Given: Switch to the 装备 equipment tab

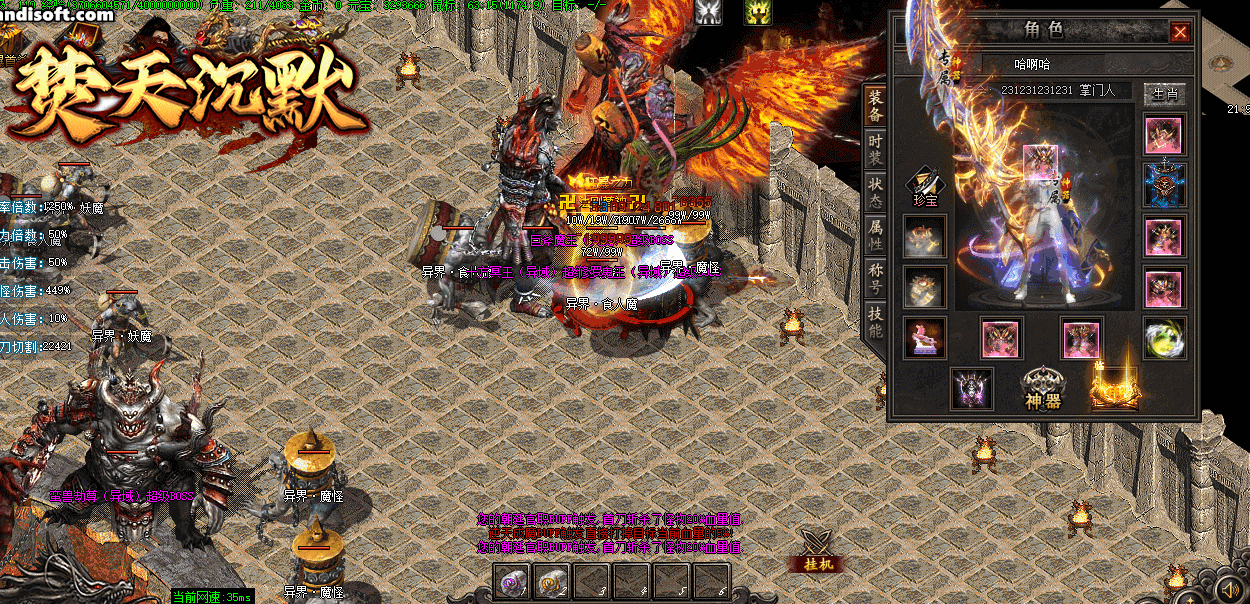Looking at the screenshot, I should click(x=875, y=104).
